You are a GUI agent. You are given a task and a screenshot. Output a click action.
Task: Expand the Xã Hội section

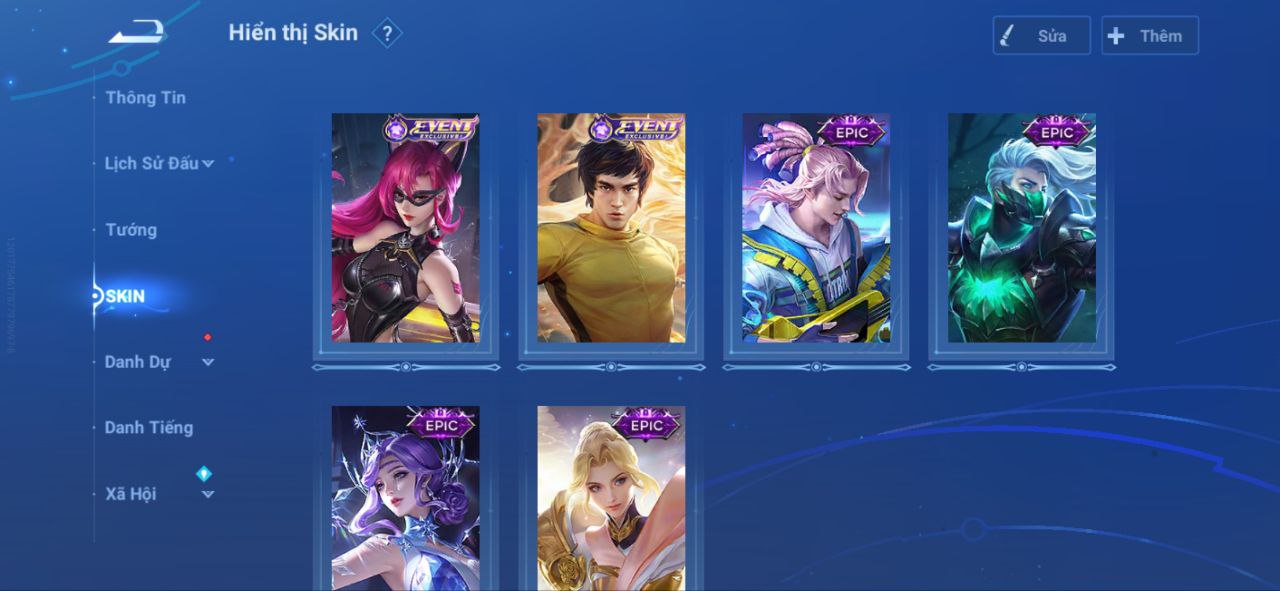(159, 494)
